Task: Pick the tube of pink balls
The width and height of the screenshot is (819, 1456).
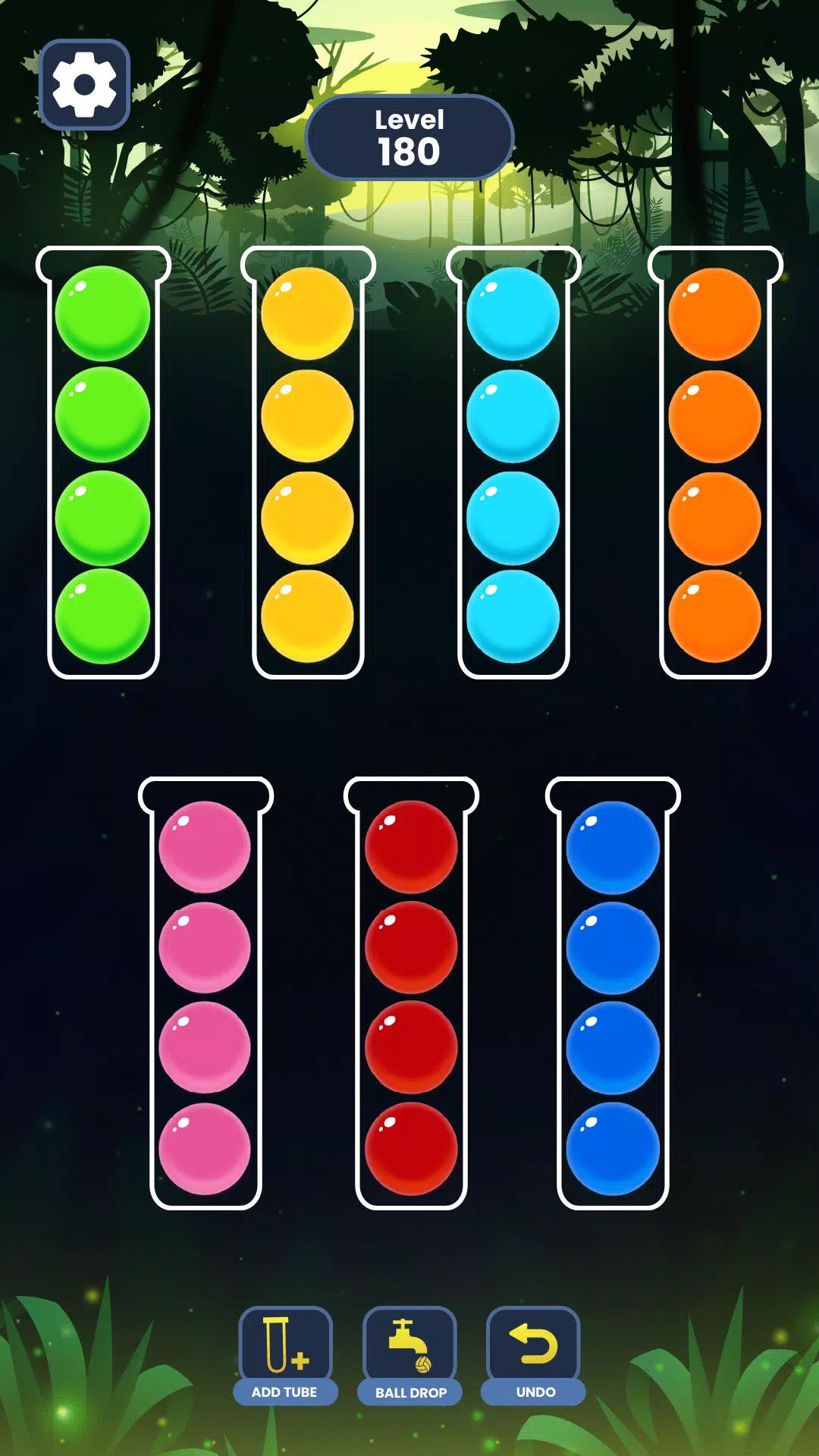Action: pos(206,995)
